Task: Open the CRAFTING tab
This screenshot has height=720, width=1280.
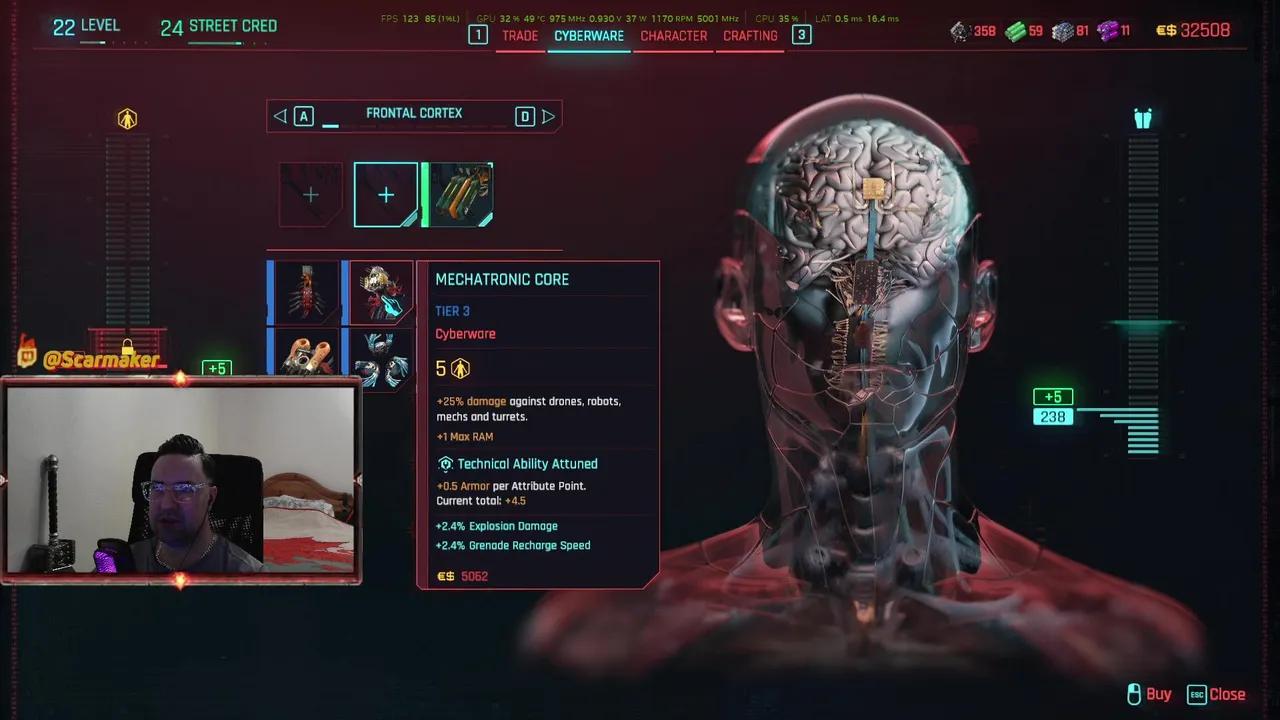Action: click(749, 35)
